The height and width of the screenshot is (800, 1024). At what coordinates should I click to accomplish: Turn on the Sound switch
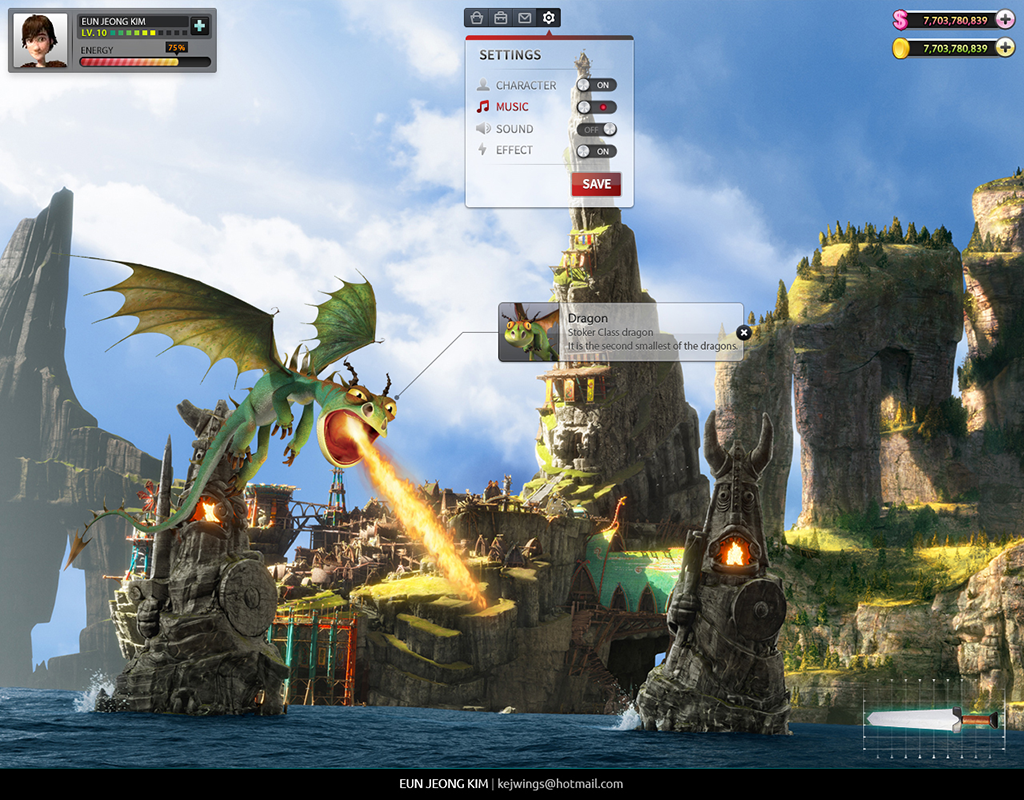click(x=596, y=129)
